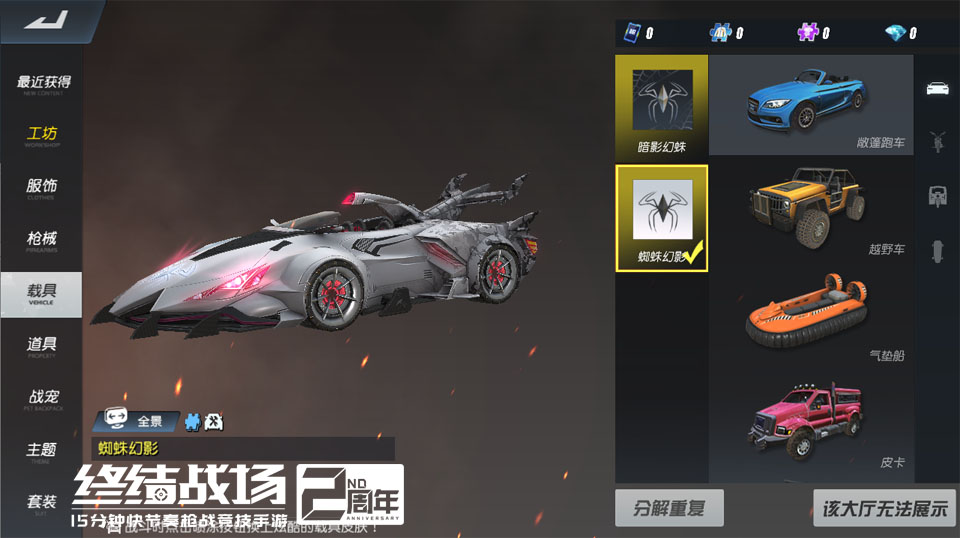Filter vehicles by the car icon
The height and width of the screenshot is (538, 960).
click(x=937, y=87)
